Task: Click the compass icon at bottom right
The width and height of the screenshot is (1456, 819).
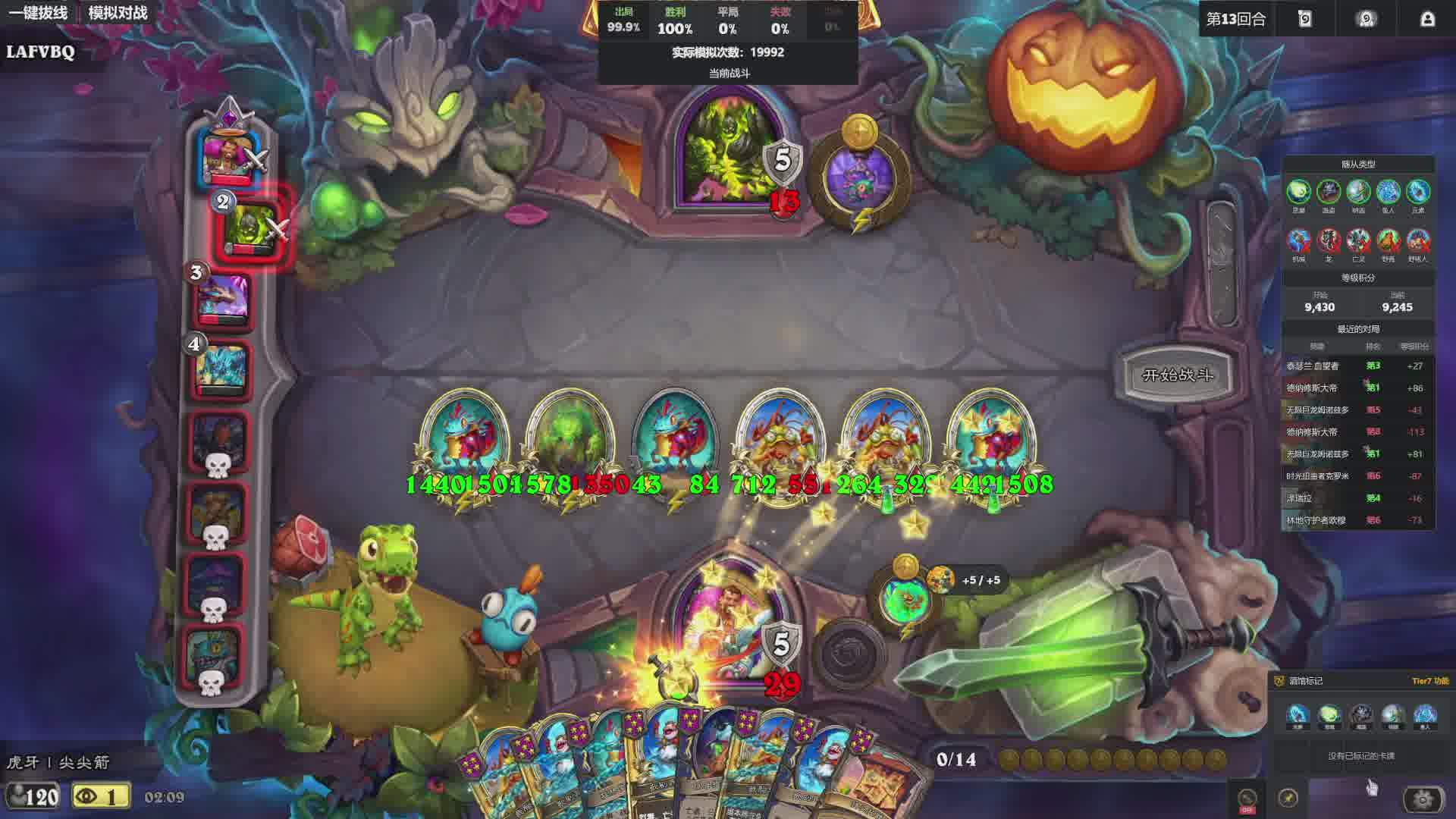Action: click(x=1288, y=798)
